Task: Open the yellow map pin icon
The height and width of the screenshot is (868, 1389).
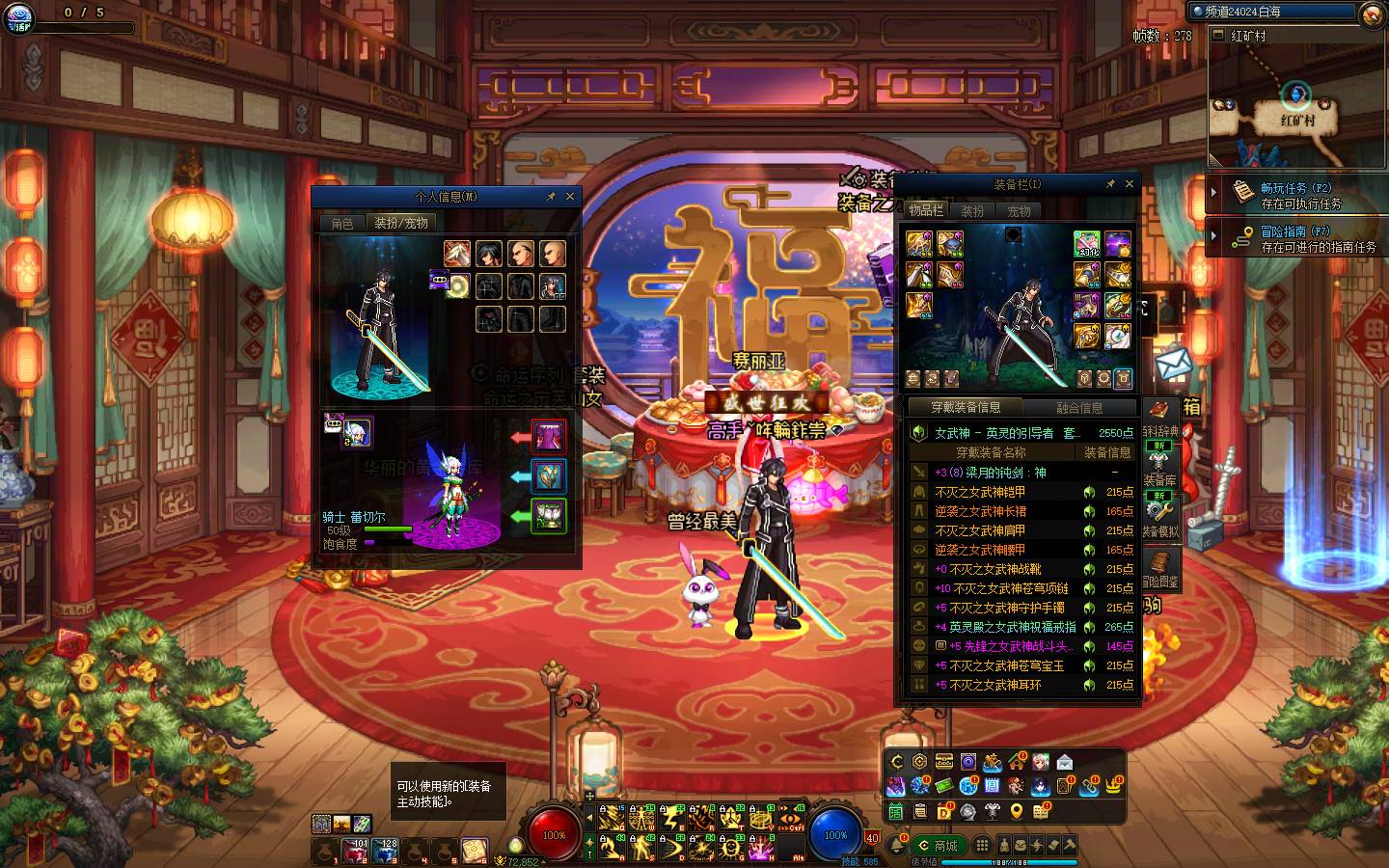Action: (1016, 812)
